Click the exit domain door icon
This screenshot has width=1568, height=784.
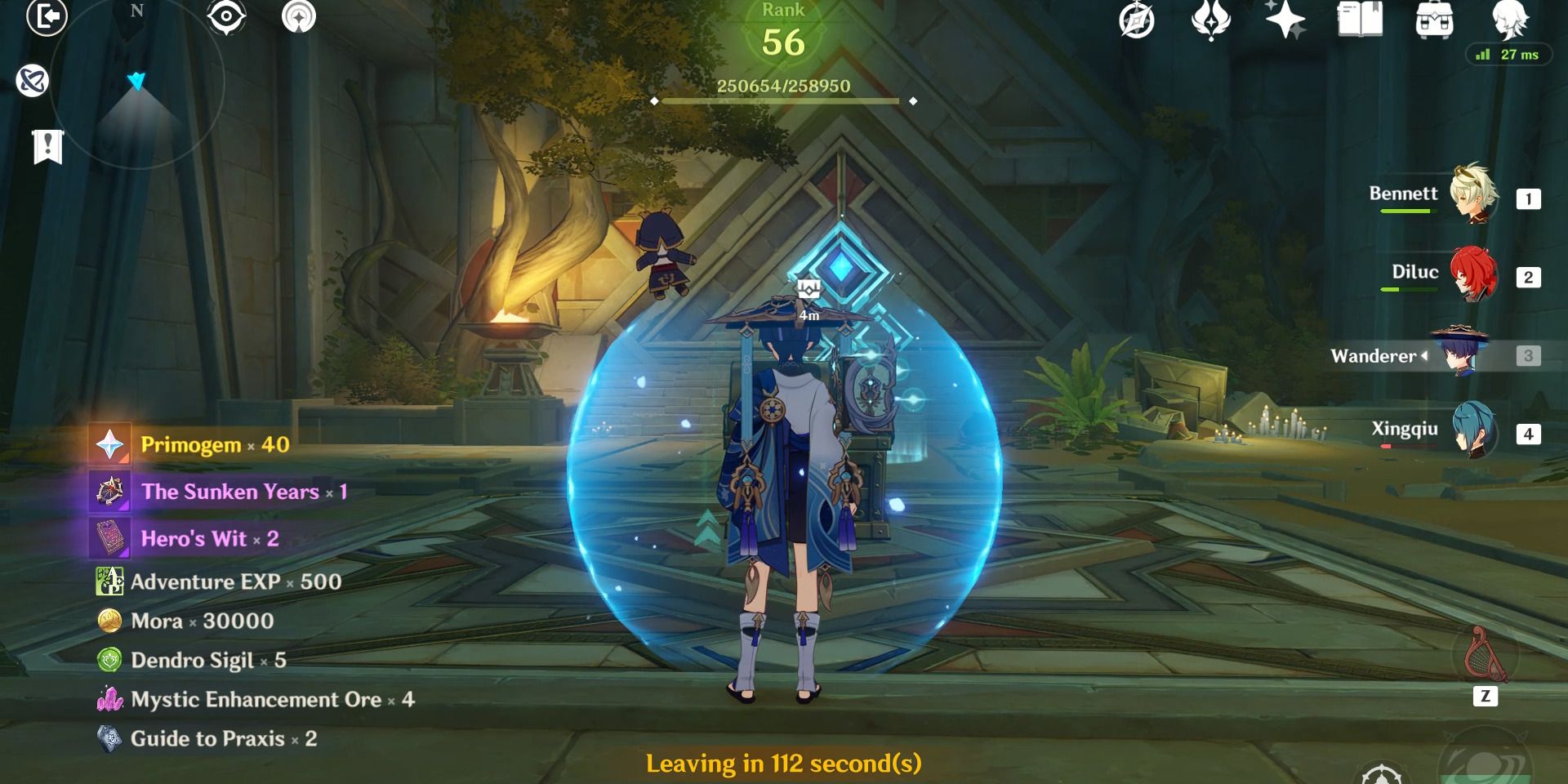[47, 17]
